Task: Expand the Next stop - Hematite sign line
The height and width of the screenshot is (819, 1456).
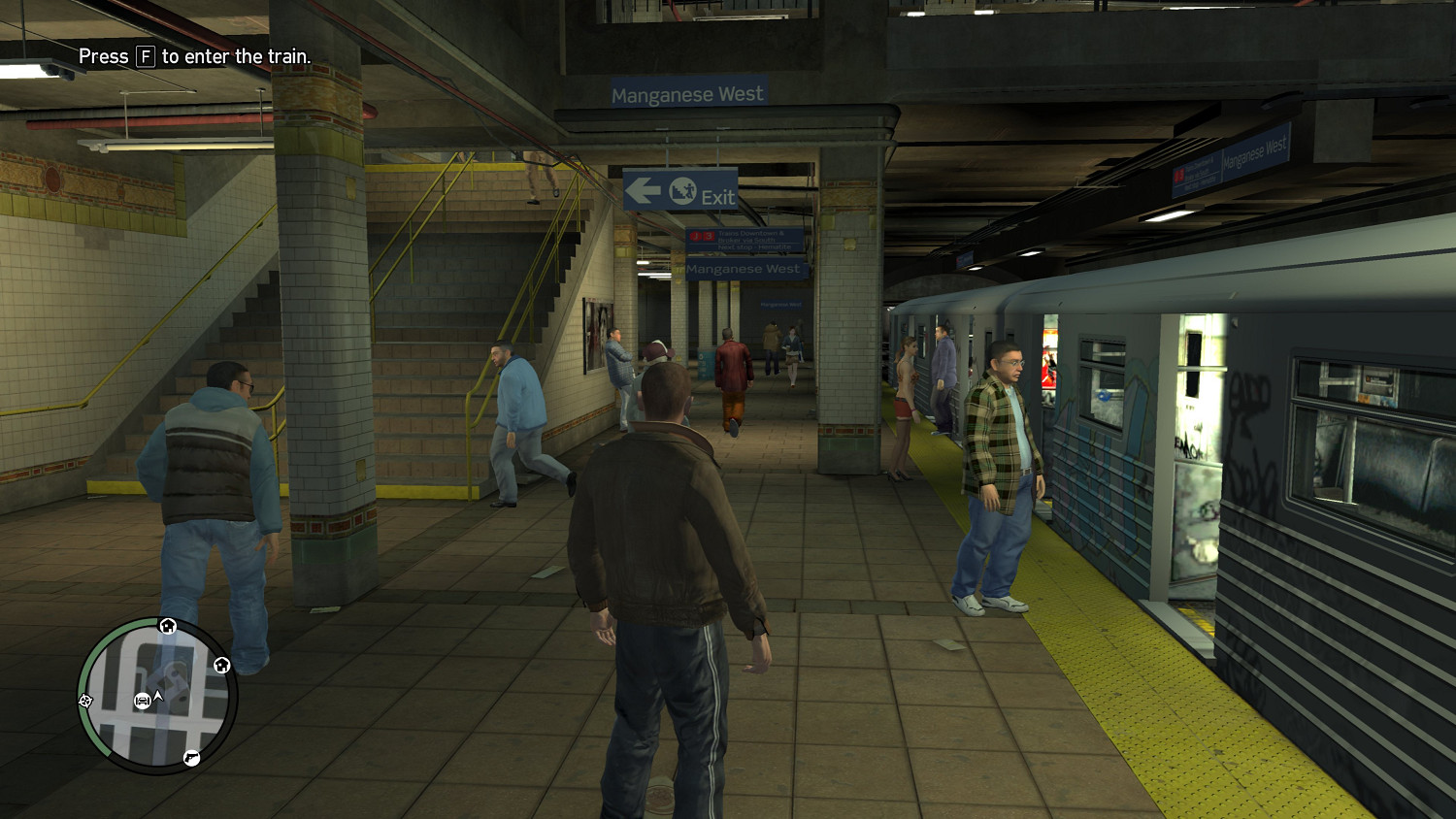Action: [x=754, y=246]
